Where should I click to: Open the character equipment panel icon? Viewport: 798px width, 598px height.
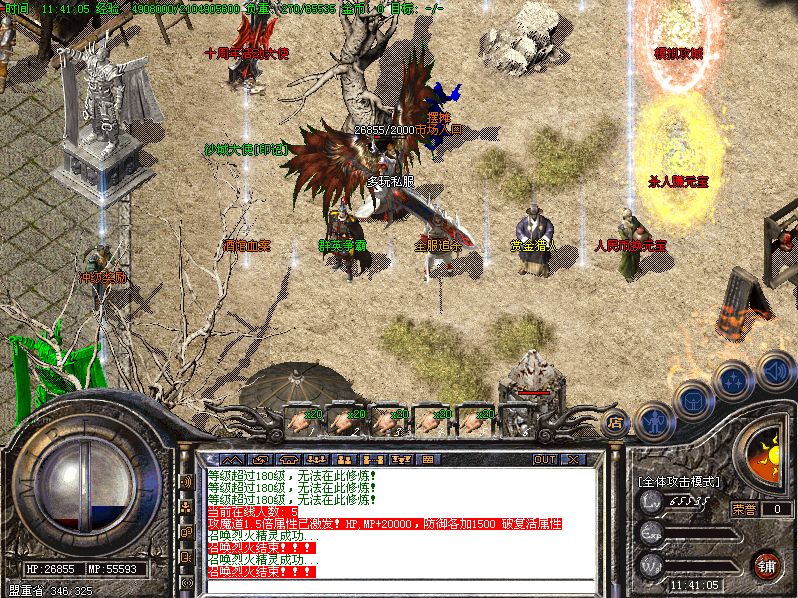654,421
